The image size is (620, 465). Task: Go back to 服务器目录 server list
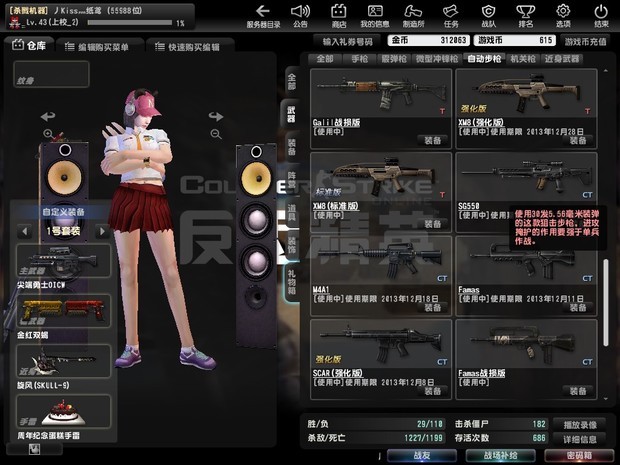[264, 14]
